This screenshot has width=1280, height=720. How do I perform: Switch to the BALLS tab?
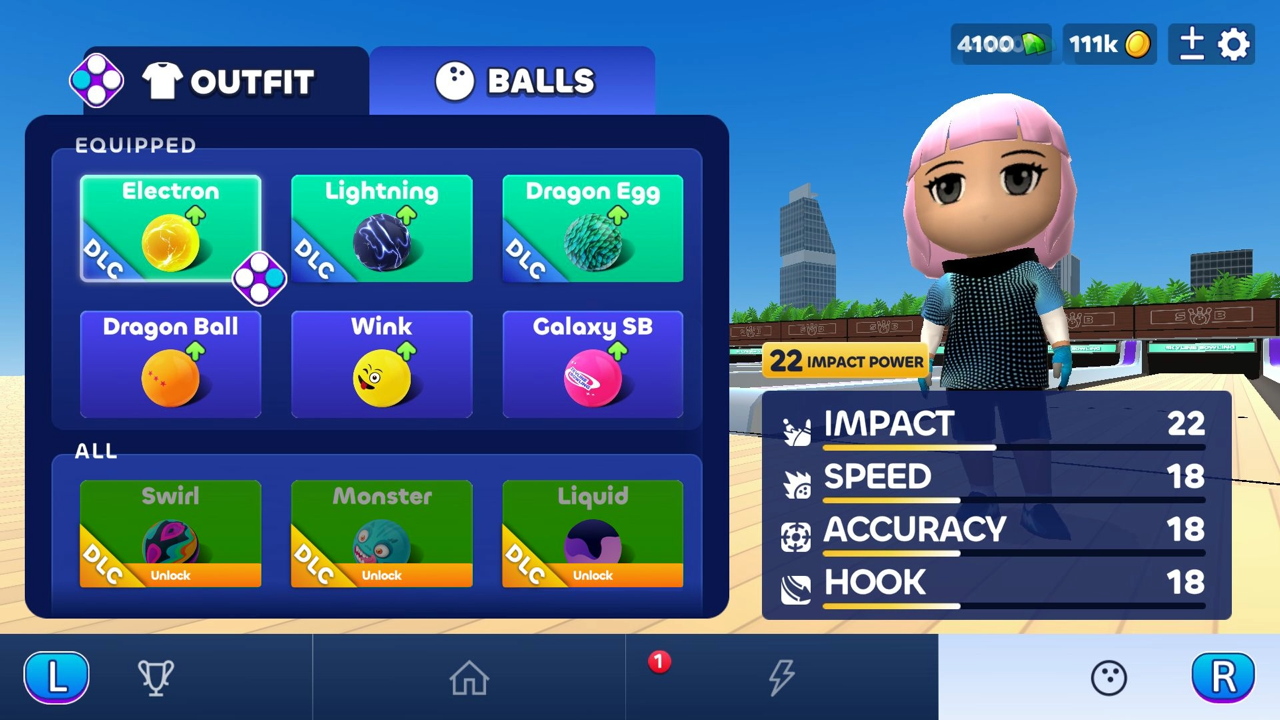[513, 81]
